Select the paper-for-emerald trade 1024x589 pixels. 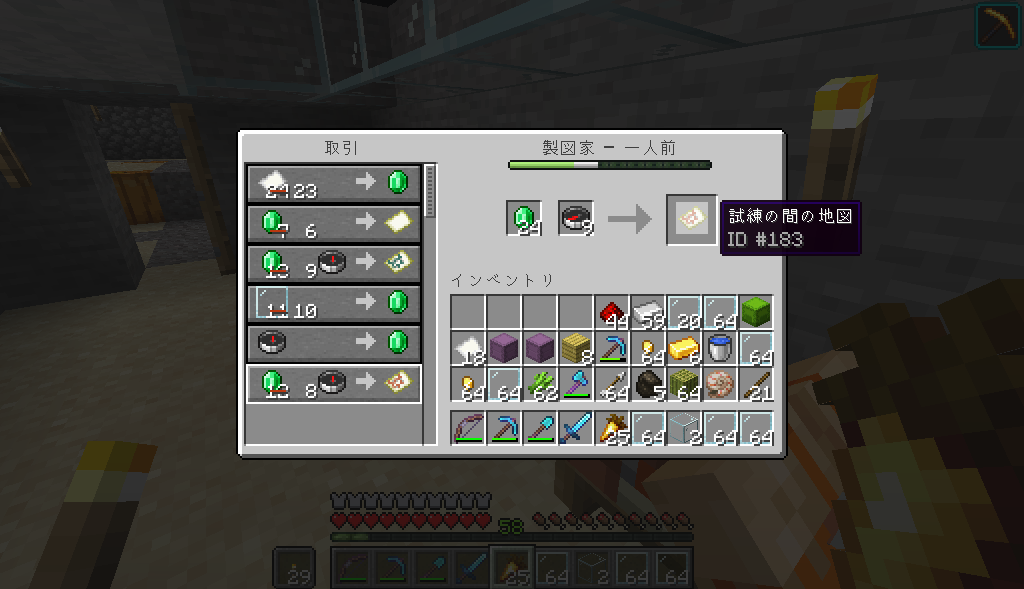333,182
